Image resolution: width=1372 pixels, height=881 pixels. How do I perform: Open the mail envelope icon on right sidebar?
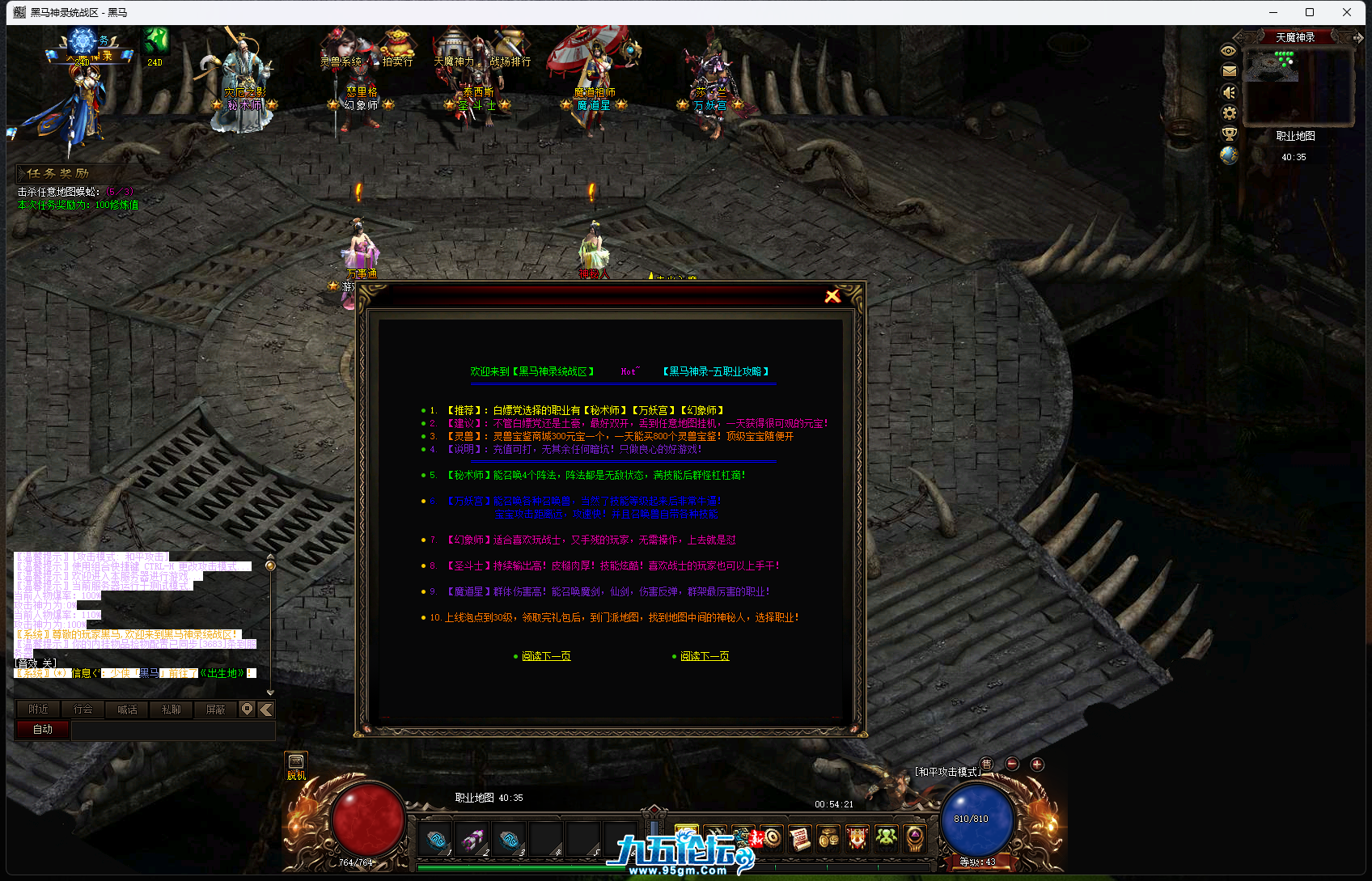pyautogui.click(x=1229, y=70)
